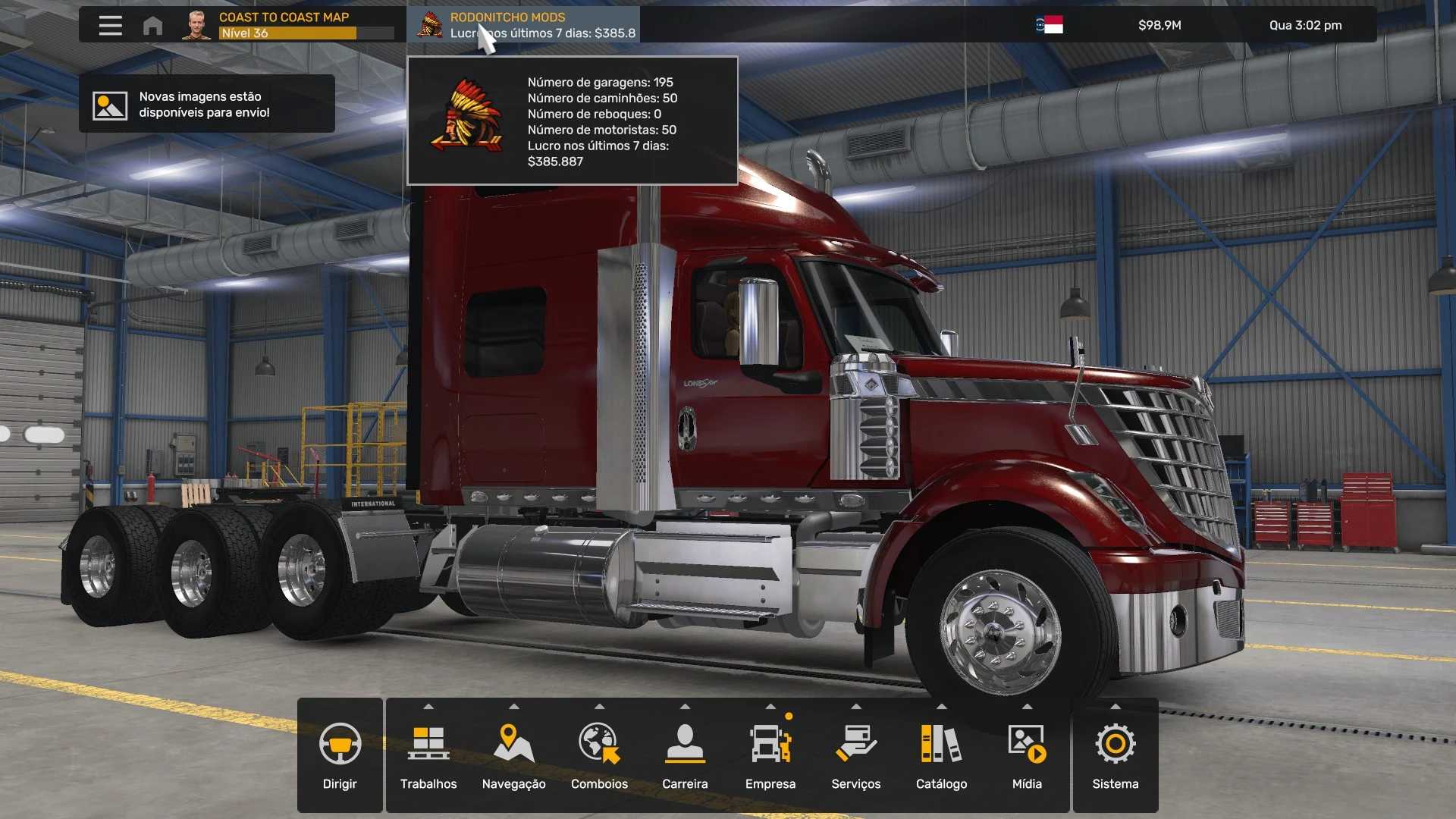This screenshot has height=819, width=1456.
Task: Open the new images available notification
Action: point(206,104)
